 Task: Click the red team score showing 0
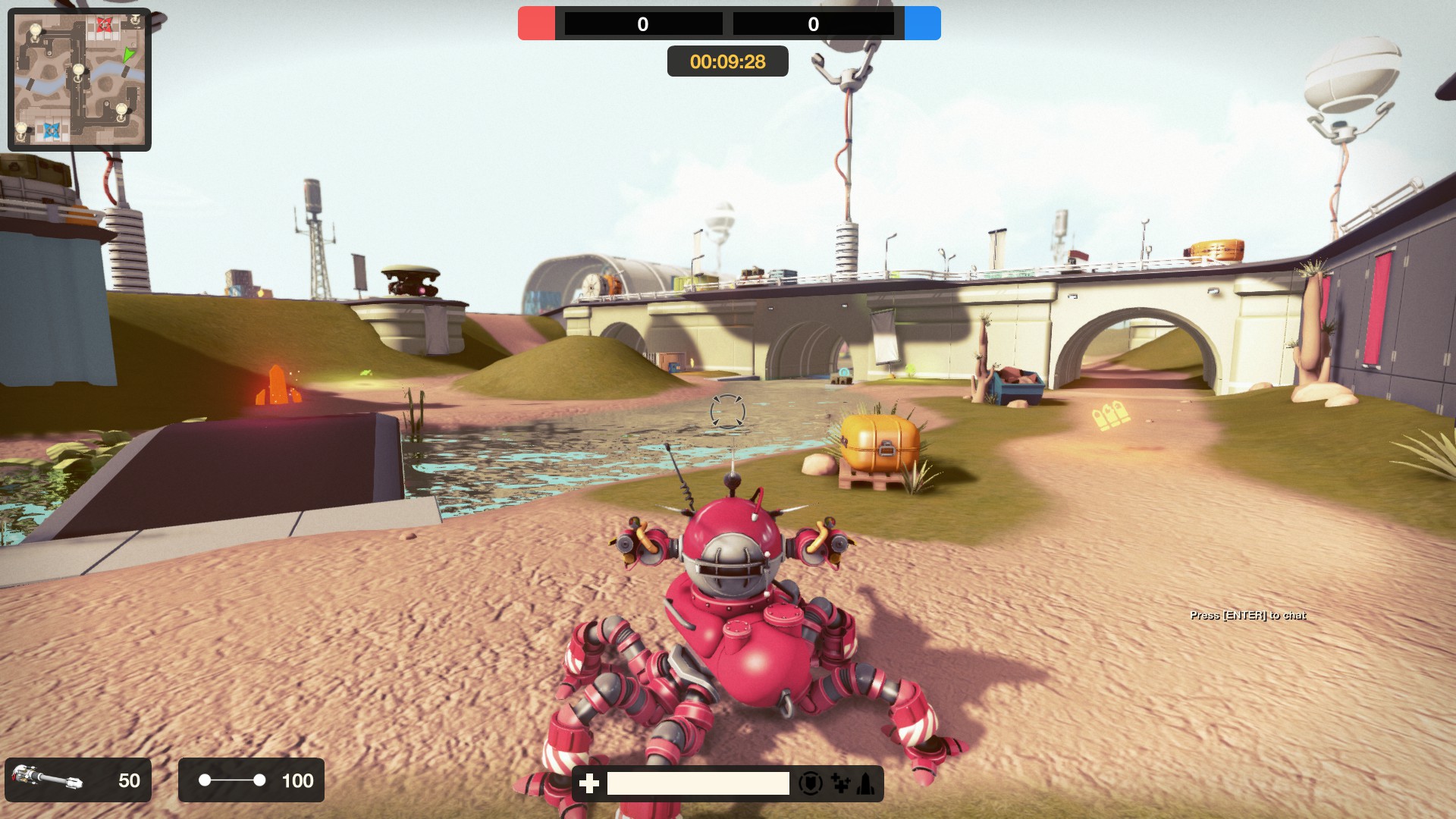[642, 24]
